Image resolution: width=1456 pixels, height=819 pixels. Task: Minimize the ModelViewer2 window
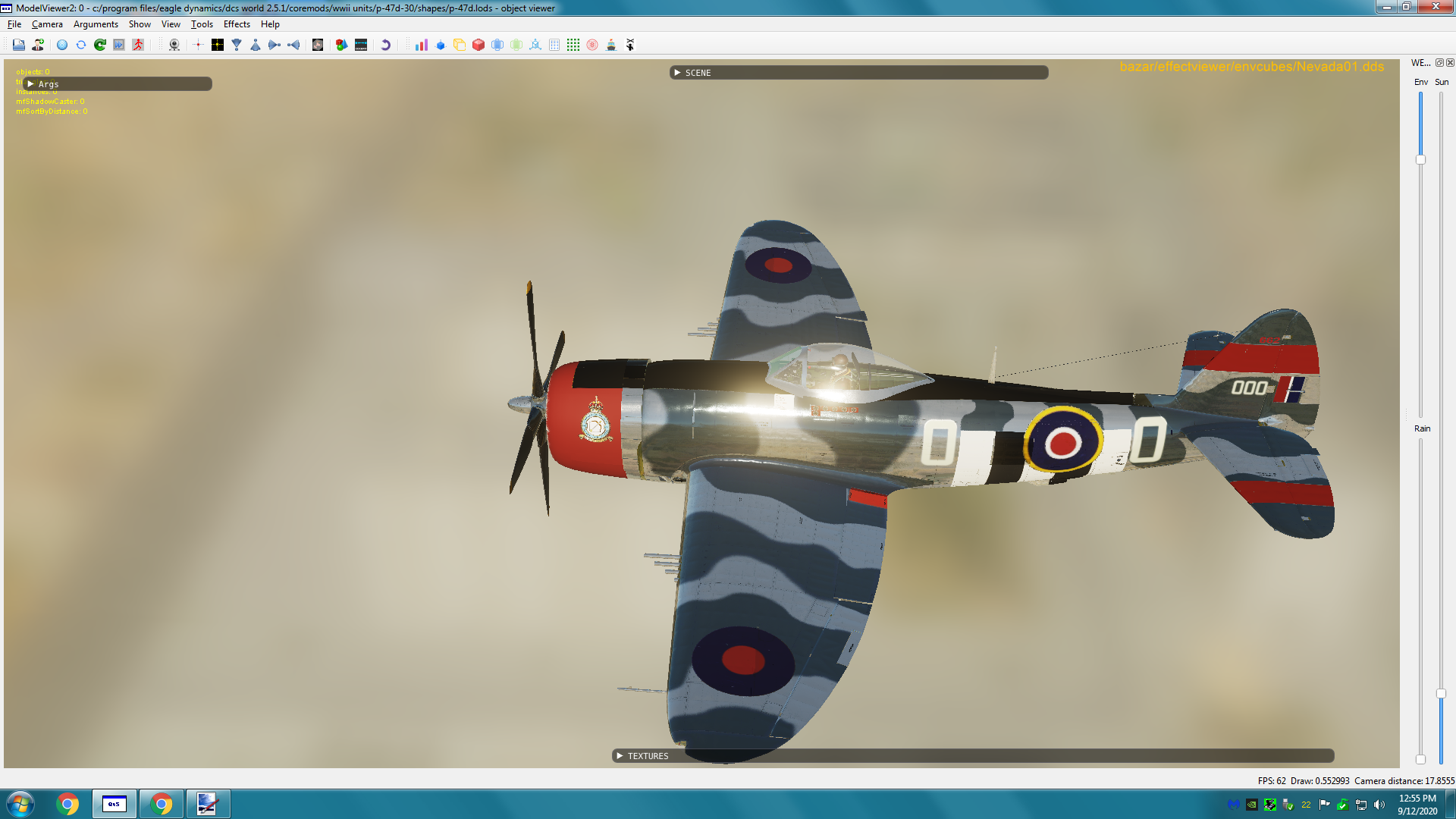[1386, 8]
